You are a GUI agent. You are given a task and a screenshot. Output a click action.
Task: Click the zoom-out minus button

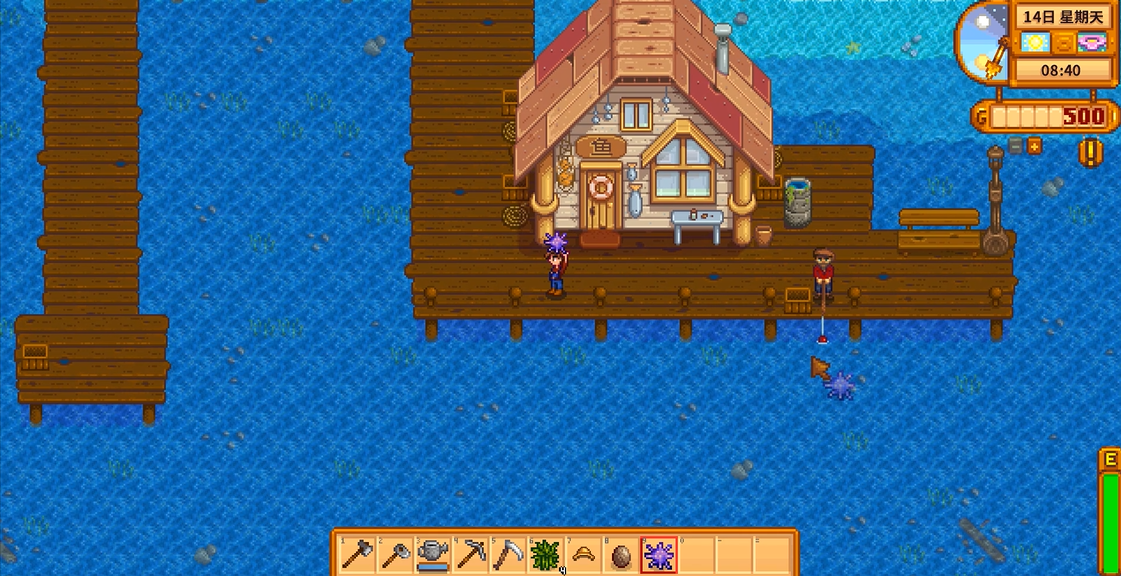click(1017, 146)
